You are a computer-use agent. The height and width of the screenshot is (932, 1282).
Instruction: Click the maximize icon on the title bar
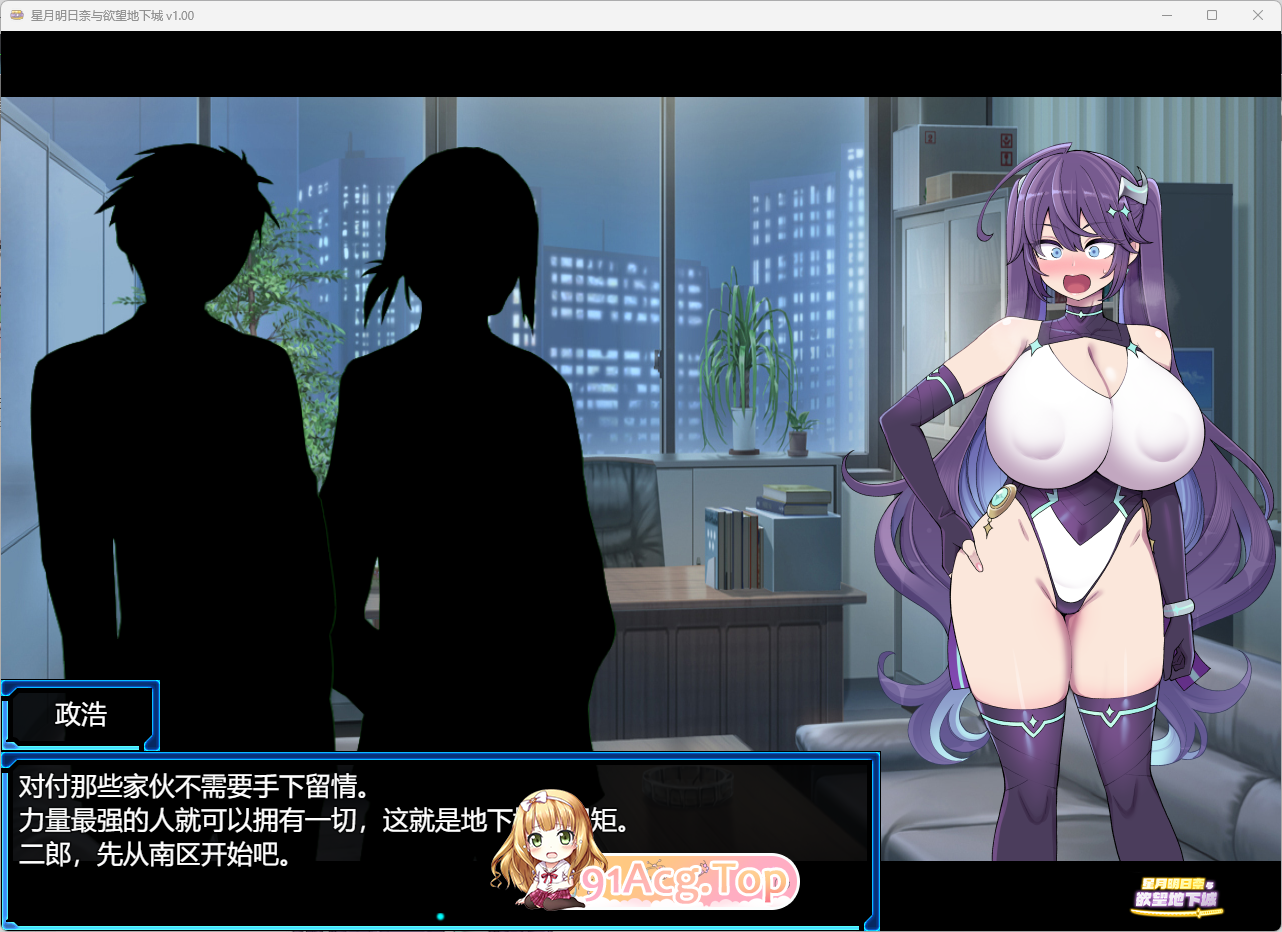point(1211,15)
